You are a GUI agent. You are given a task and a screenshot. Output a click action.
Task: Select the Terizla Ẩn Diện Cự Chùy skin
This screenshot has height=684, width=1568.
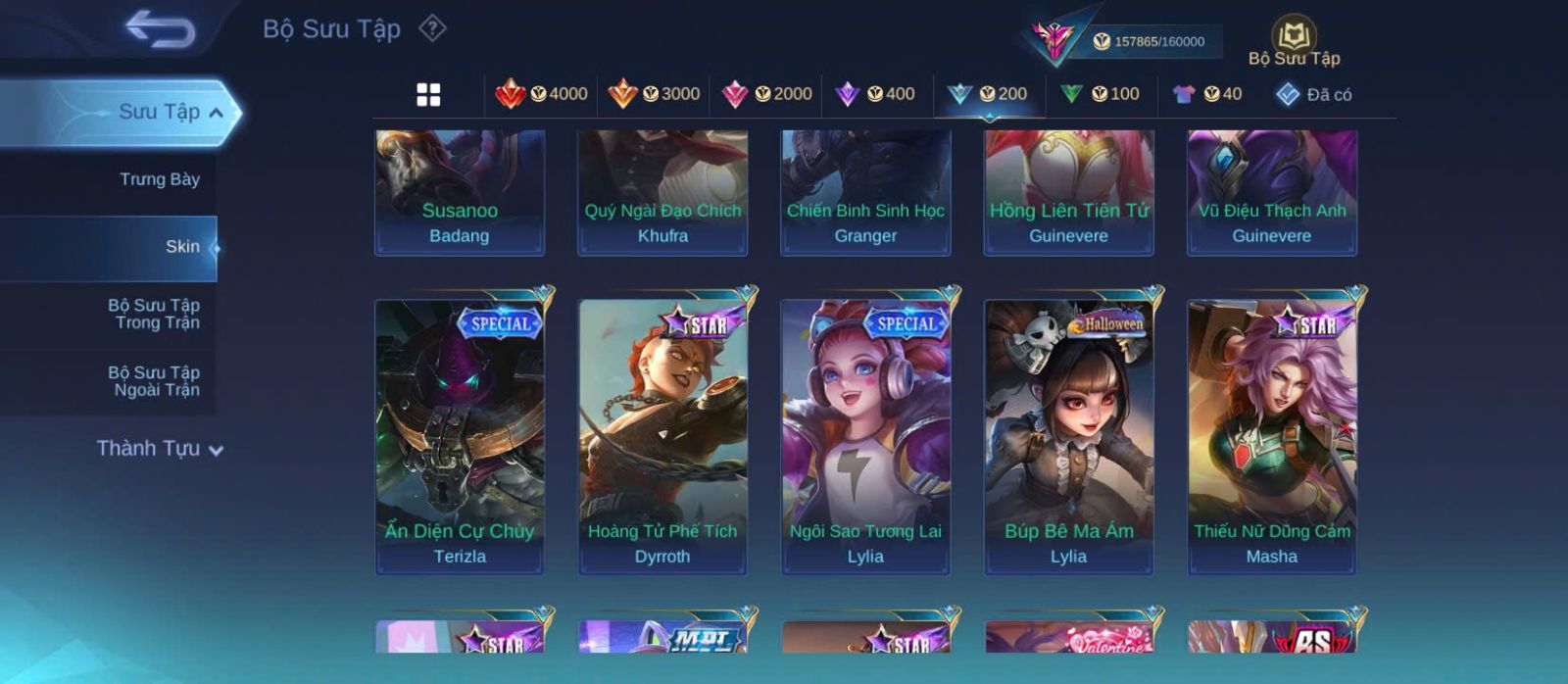(460, 436)
